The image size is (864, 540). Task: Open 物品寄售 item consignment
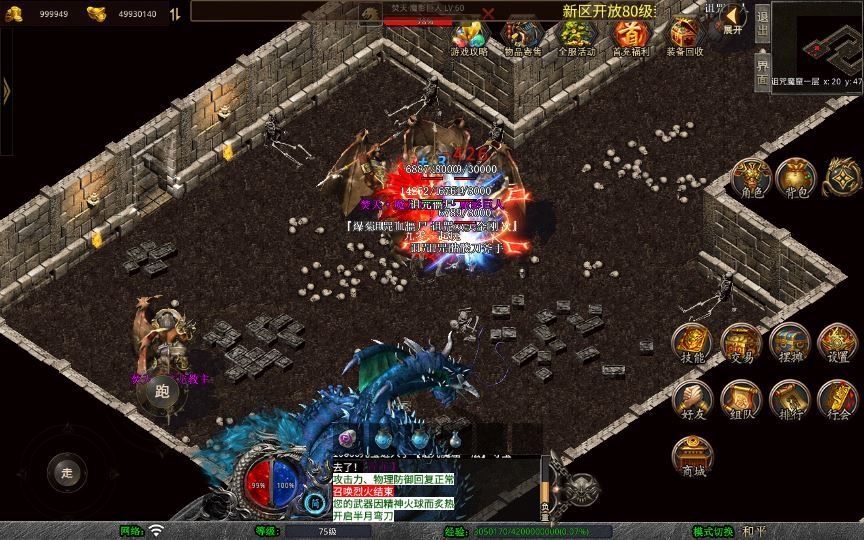522,38
